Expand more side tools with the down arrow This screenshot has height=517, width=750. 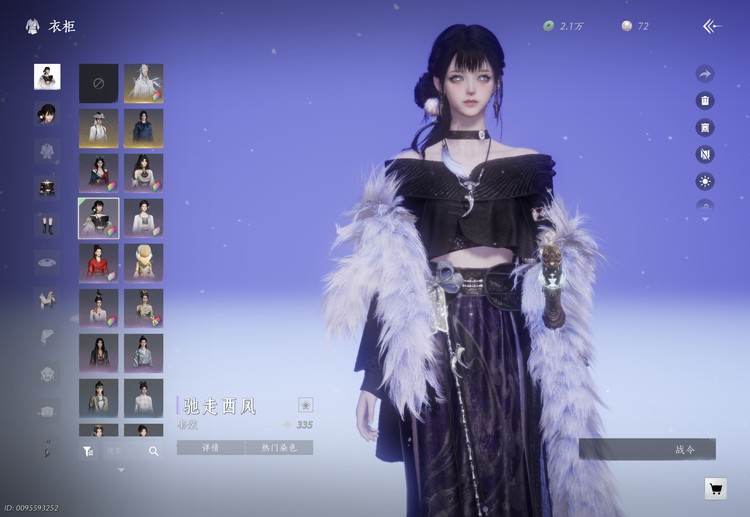click(705, 219)
